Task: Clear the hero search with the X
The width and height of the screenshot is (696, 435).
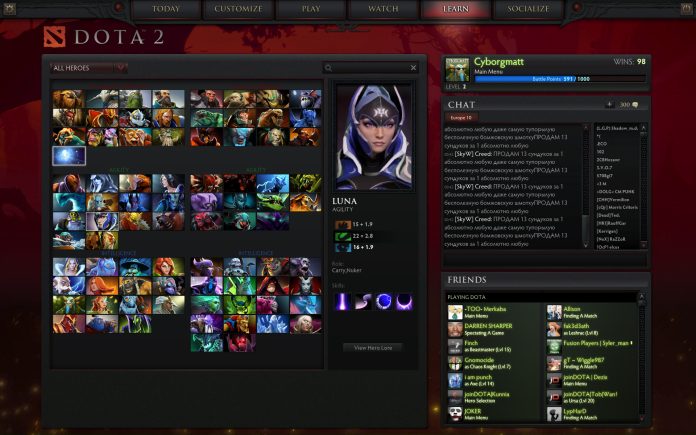Action: 414,68
